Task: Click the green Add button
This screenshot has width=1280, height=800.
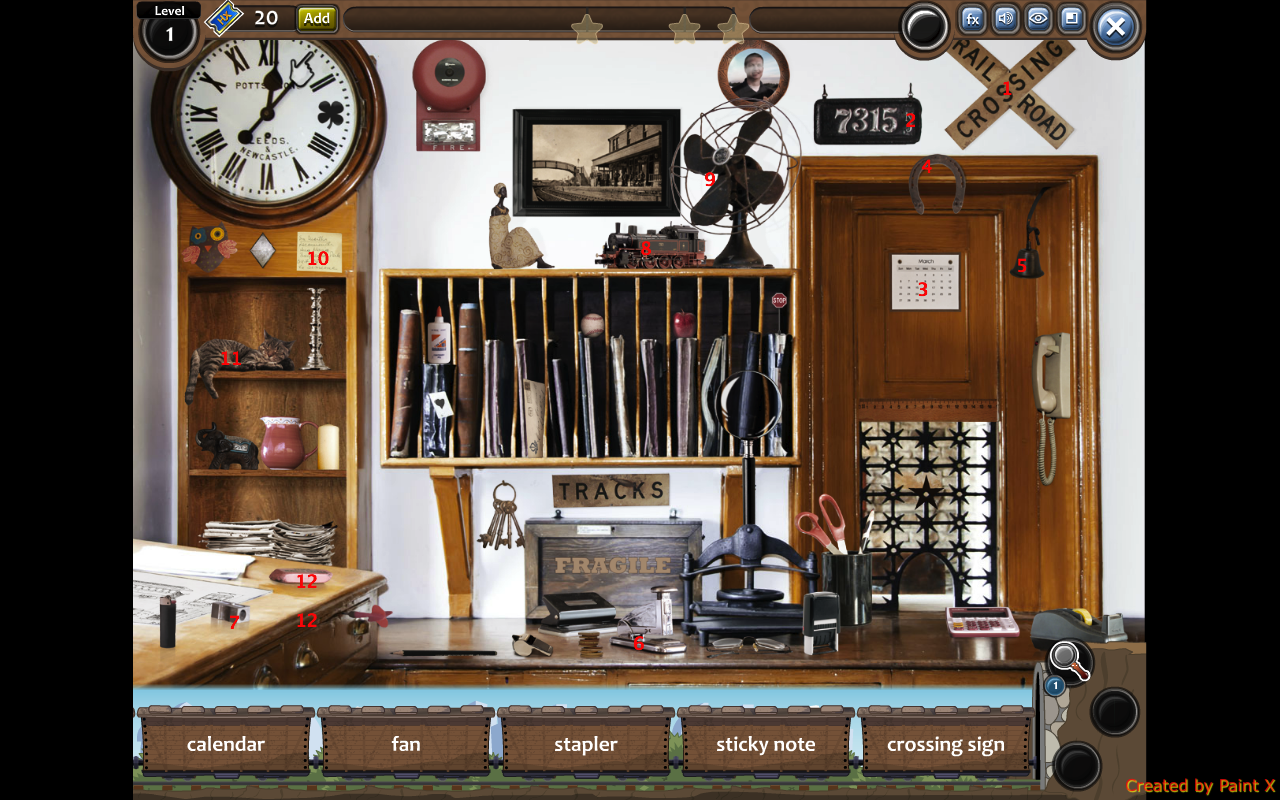Action: [x=317, y=18]
